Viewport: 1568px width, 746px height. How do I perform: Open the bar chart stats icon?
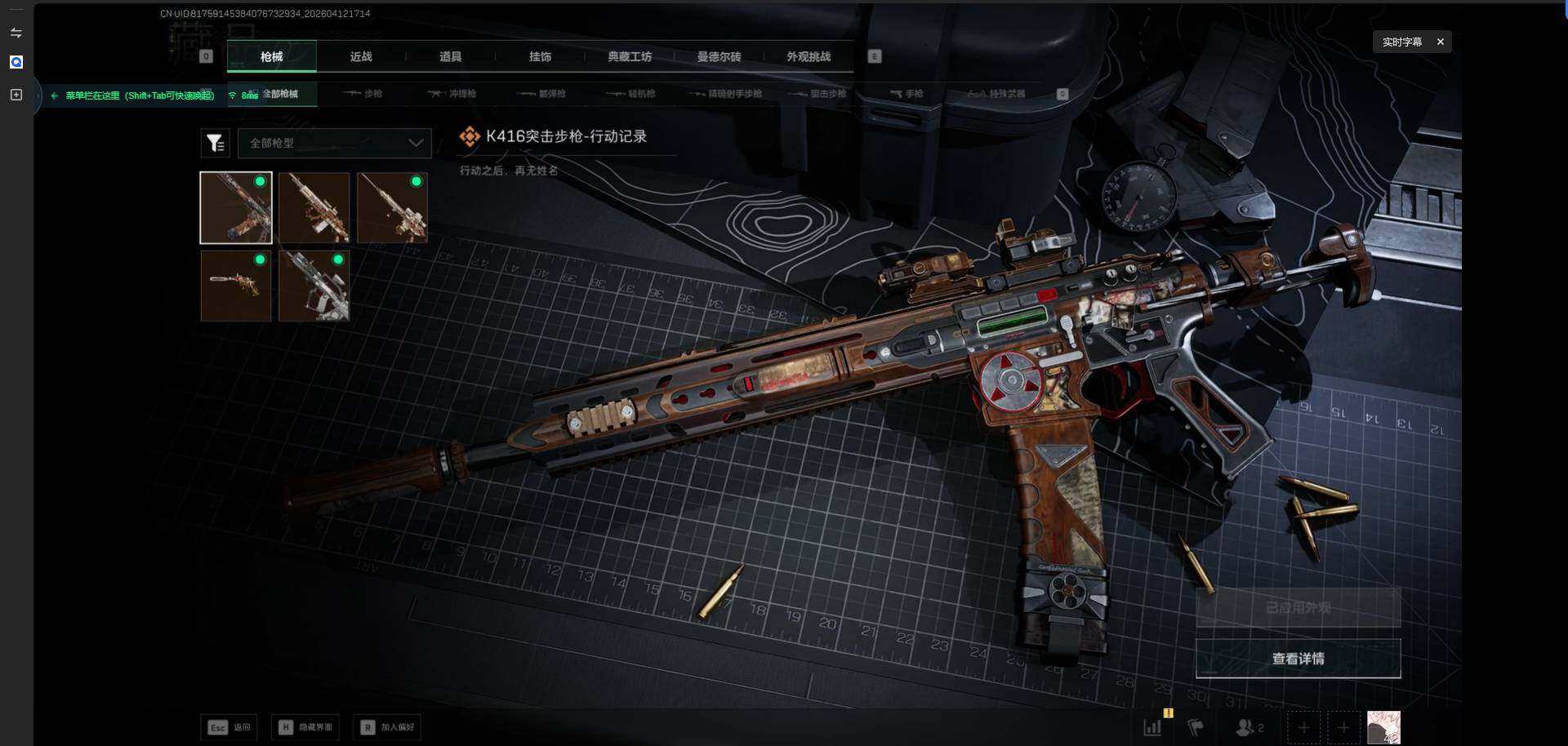[1152, 727]
